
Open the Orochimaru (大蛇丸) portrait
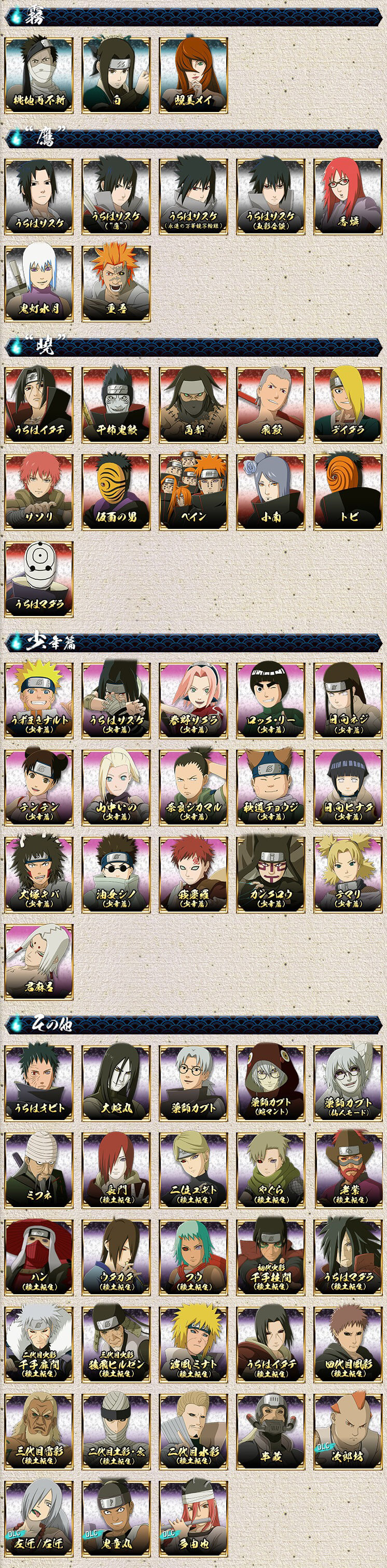[x=116, y=1083]
